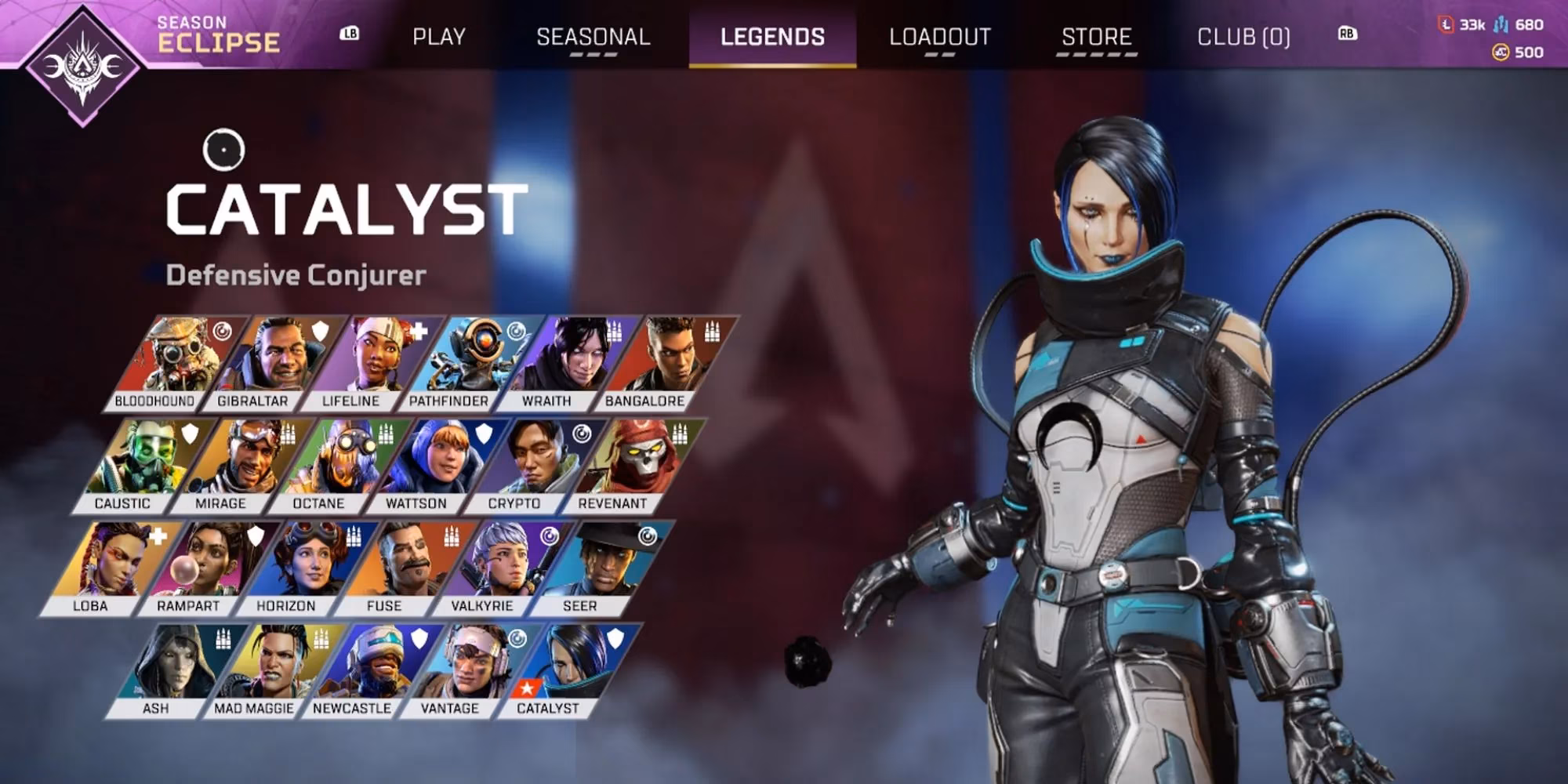Select Revenant's legend portrait
Image resolution: width=1568 pixels, height=784 pixels.
click(x=631, y=464)
